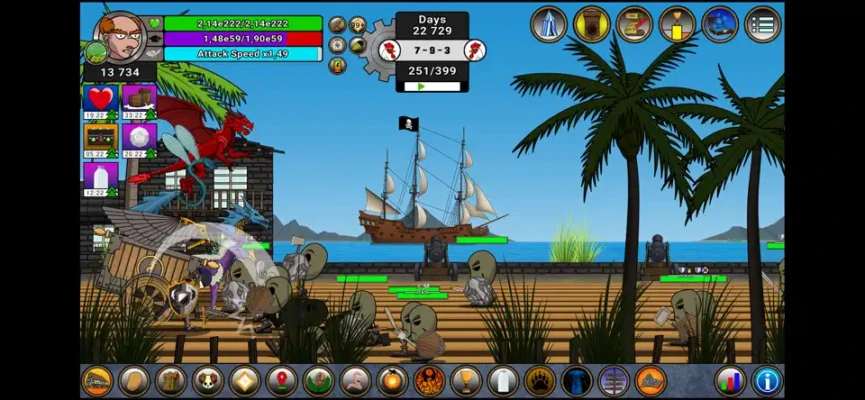Image resolution: width=865 pixels, height=400 pixels.
Task: Open the tent camp menu
Action: click(x=549, y=24)
